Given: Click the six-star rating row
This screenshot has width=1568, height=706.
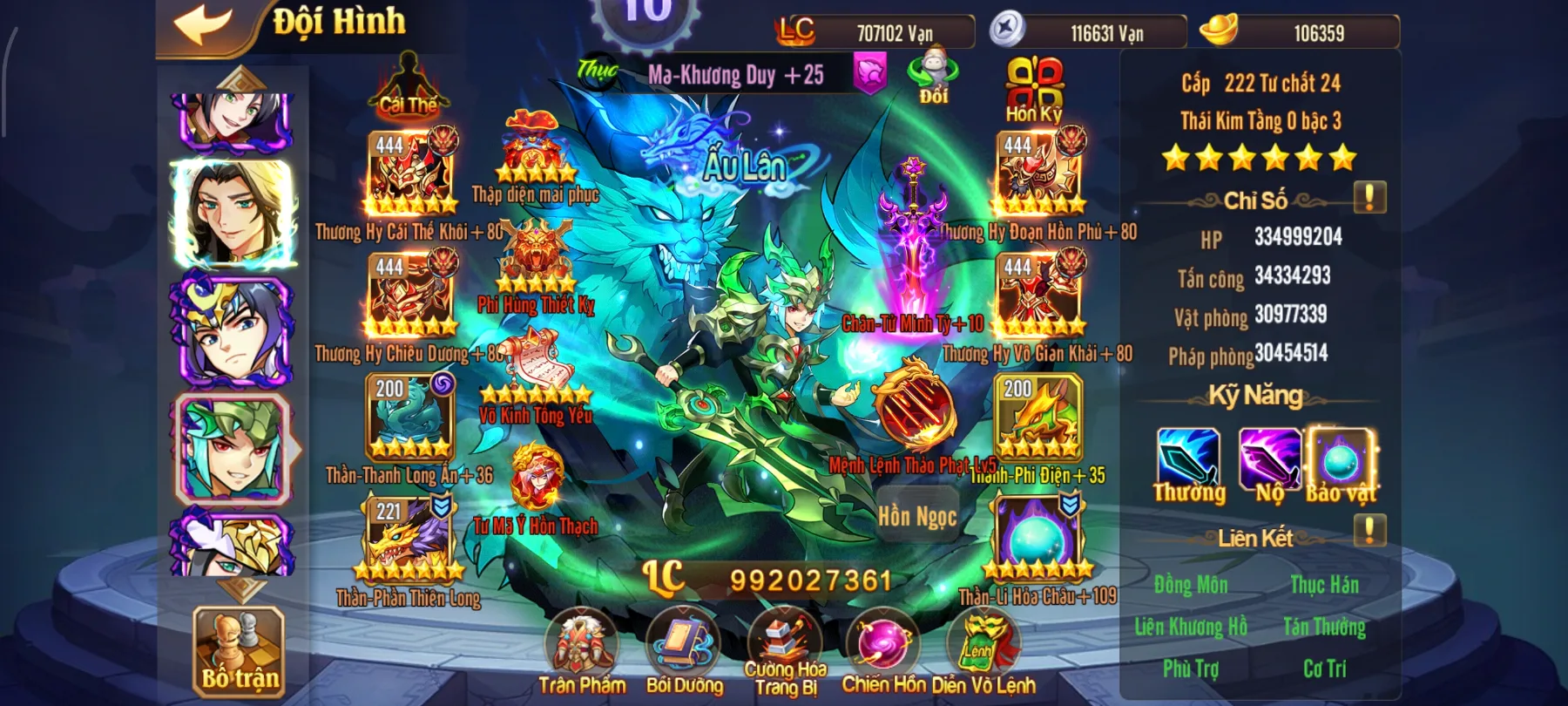Looking at the screenshot, I should [1260, 157].
